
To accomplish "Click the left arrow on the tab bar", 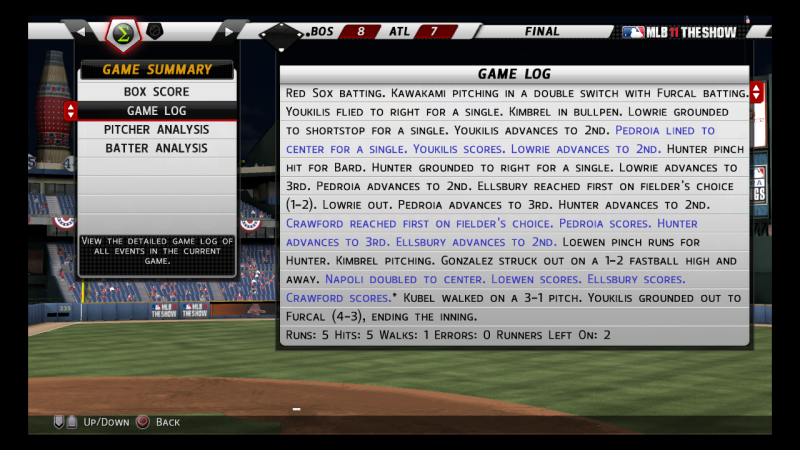I will click(x=82, y=31).
